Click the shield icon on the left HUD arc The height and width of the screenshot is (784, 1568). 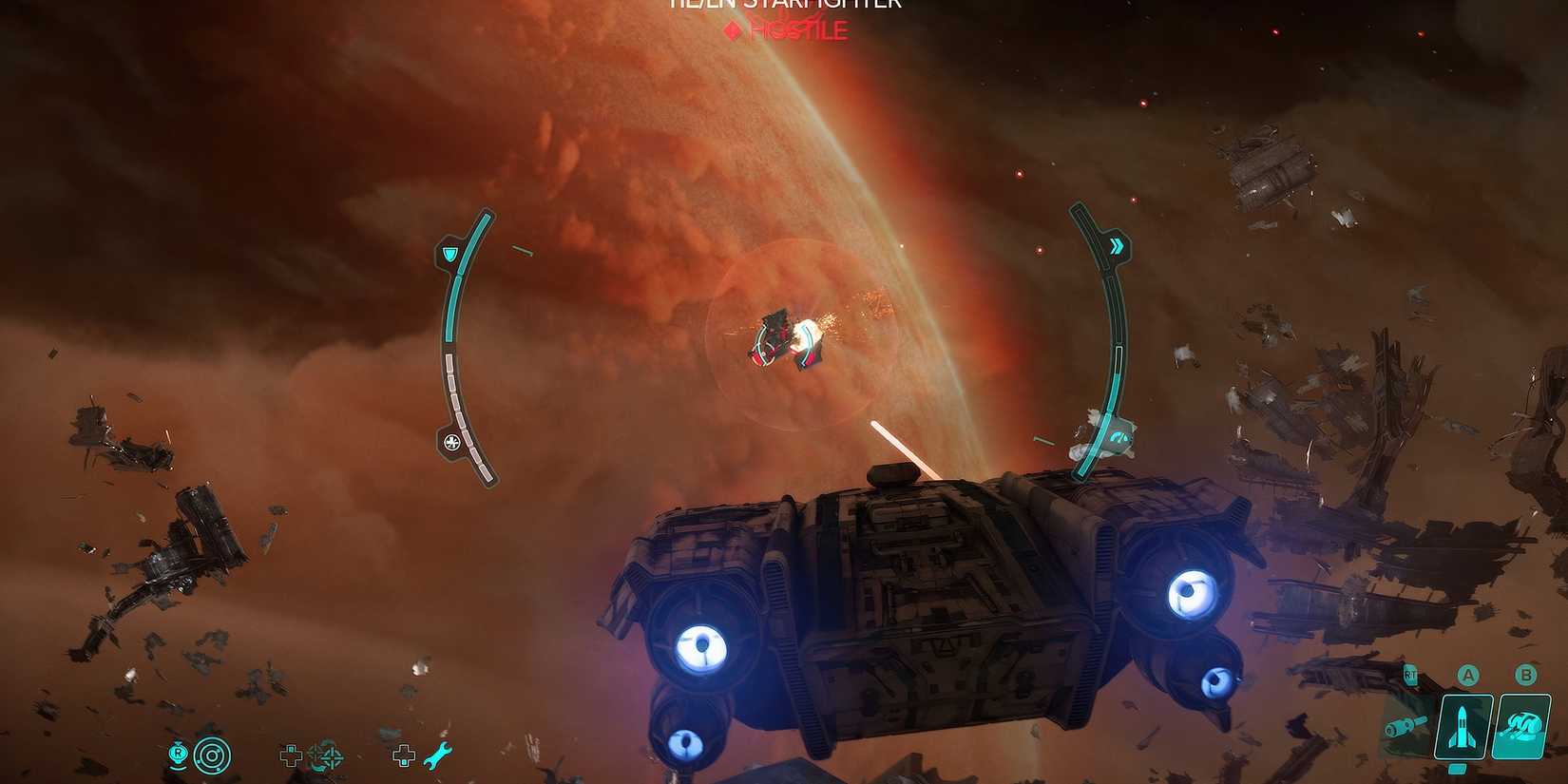(450, 254)
